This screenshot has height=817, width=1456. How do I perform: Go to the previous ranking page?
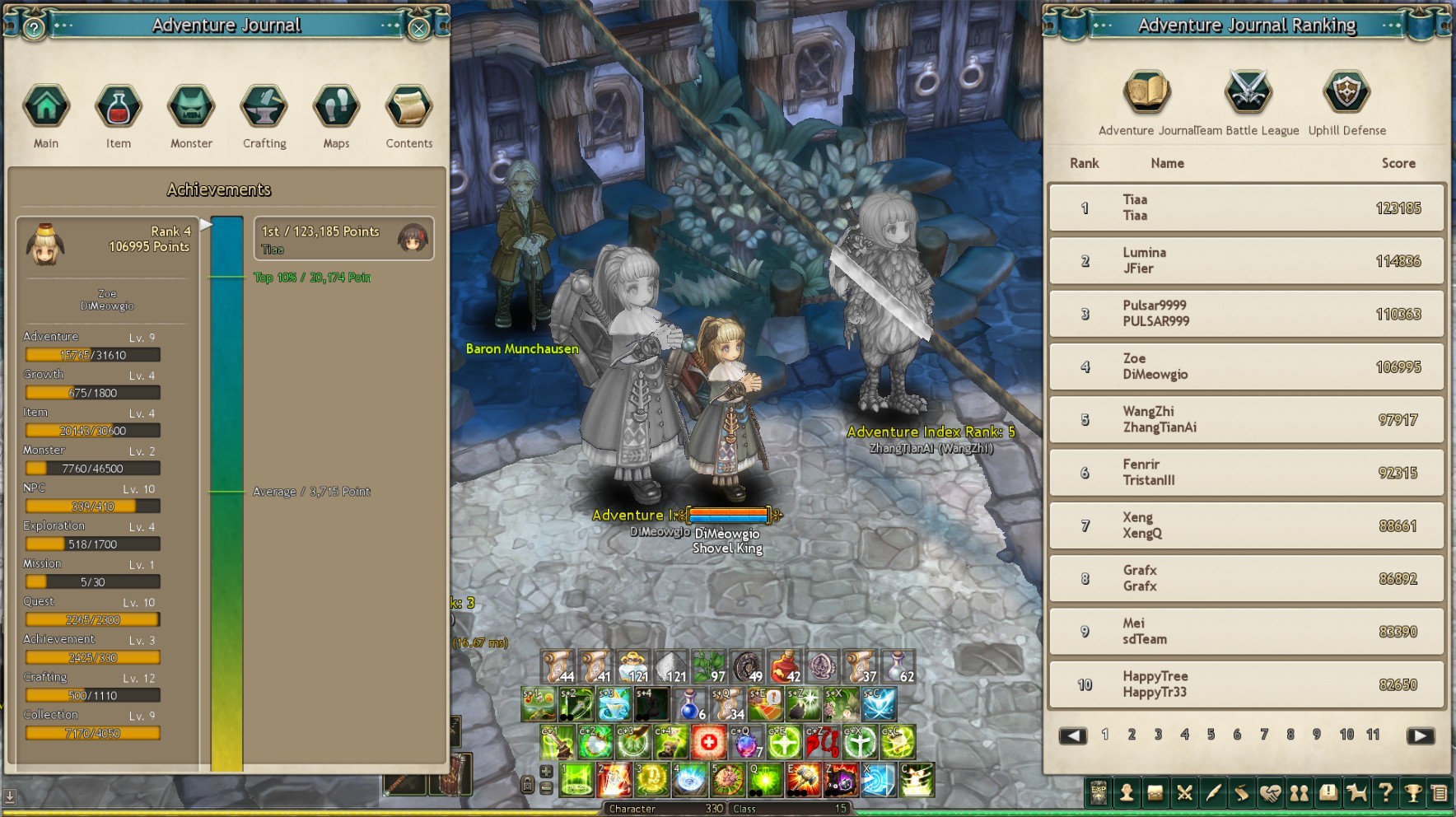click(1072, 735)
